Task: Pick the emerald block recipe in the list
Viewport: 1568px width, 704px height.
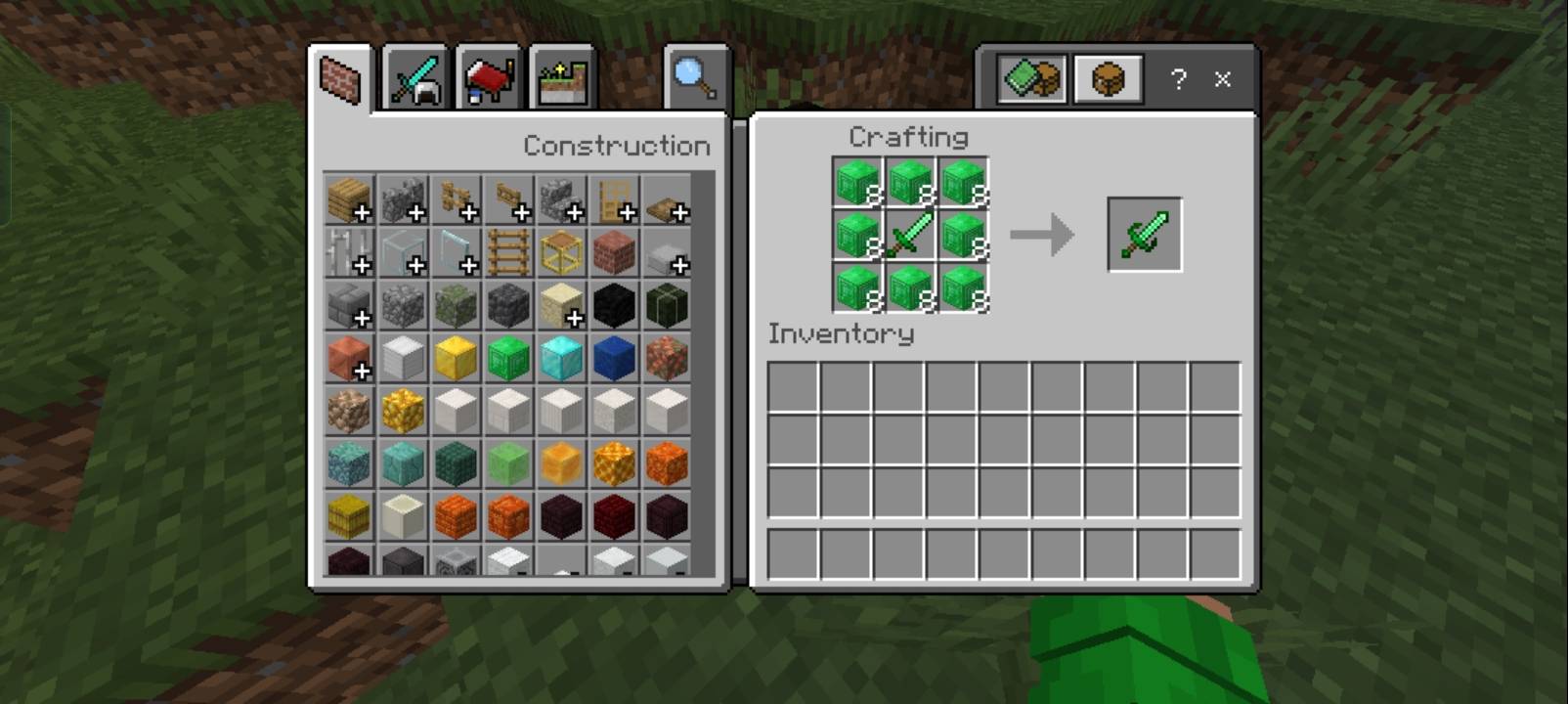Action: pyautogui.click(x=508, y=358)
